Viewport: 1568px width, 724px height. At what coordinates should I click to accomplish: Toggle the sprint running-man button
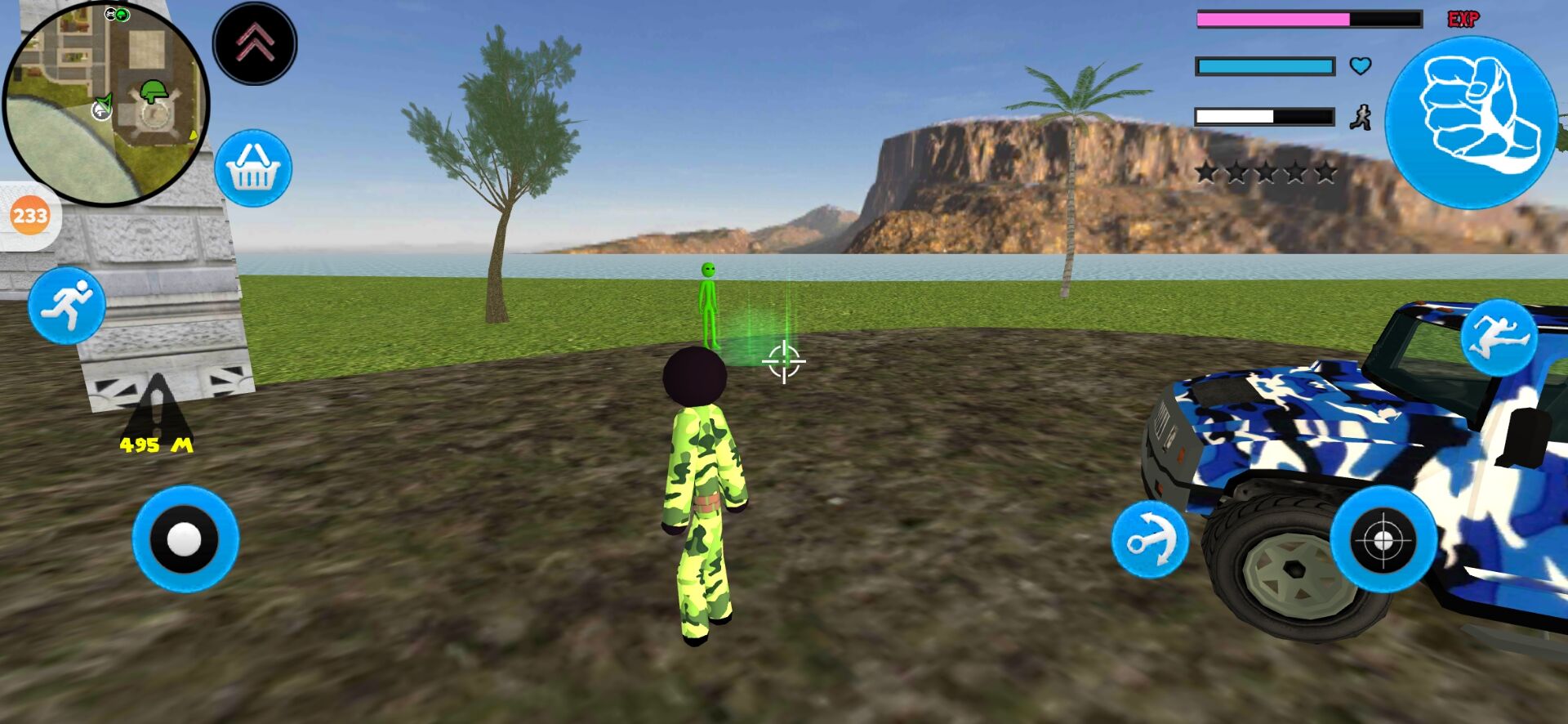[x=67, y=305]
